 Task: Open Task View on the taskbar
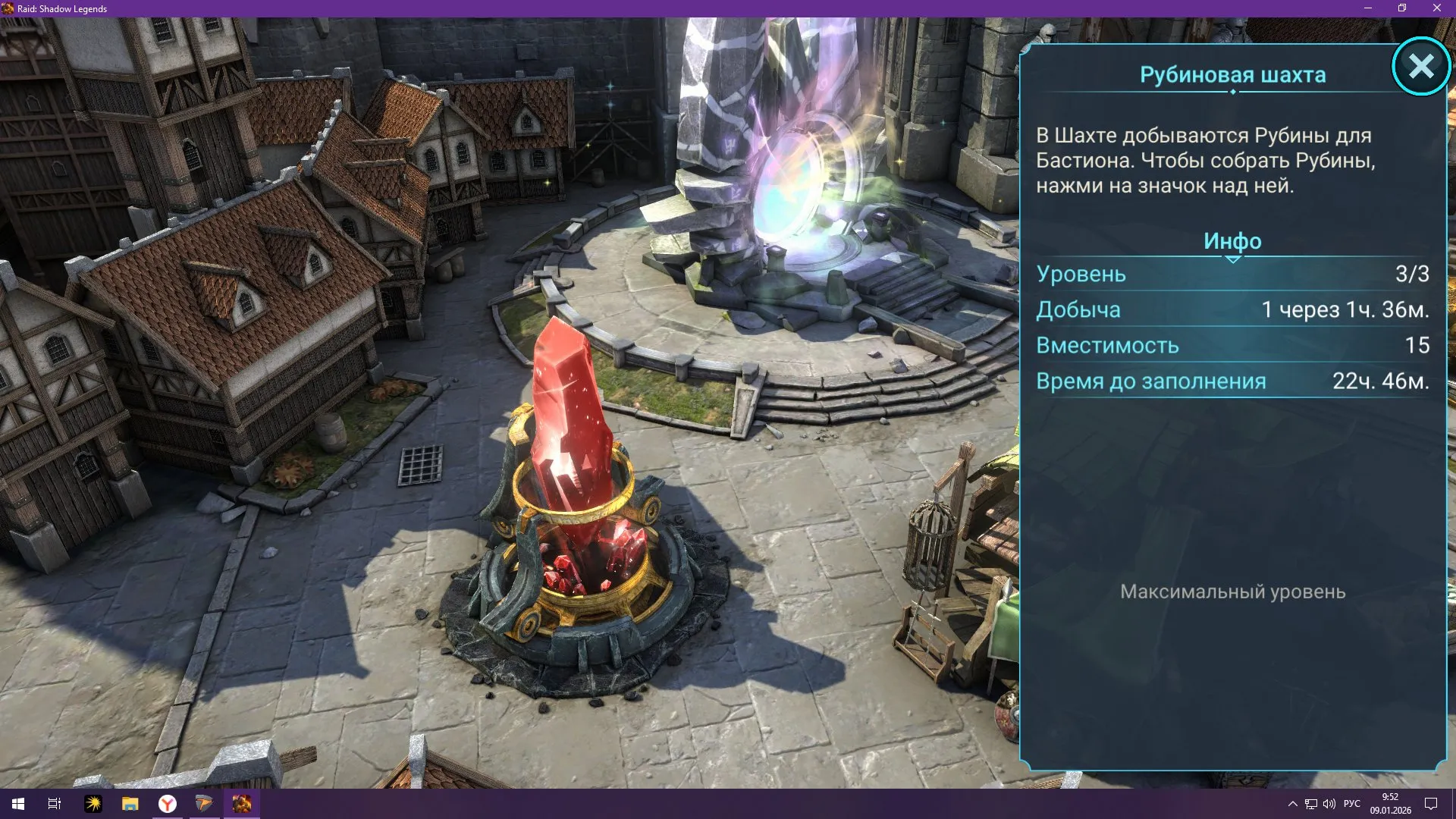pos(53,804)
